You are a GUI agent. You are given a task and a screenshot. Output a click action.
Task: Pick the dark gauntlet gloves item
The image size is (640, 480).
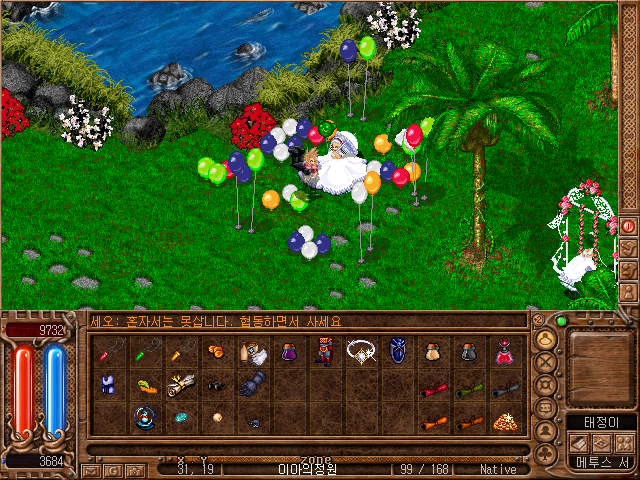[x=253, y=386]
